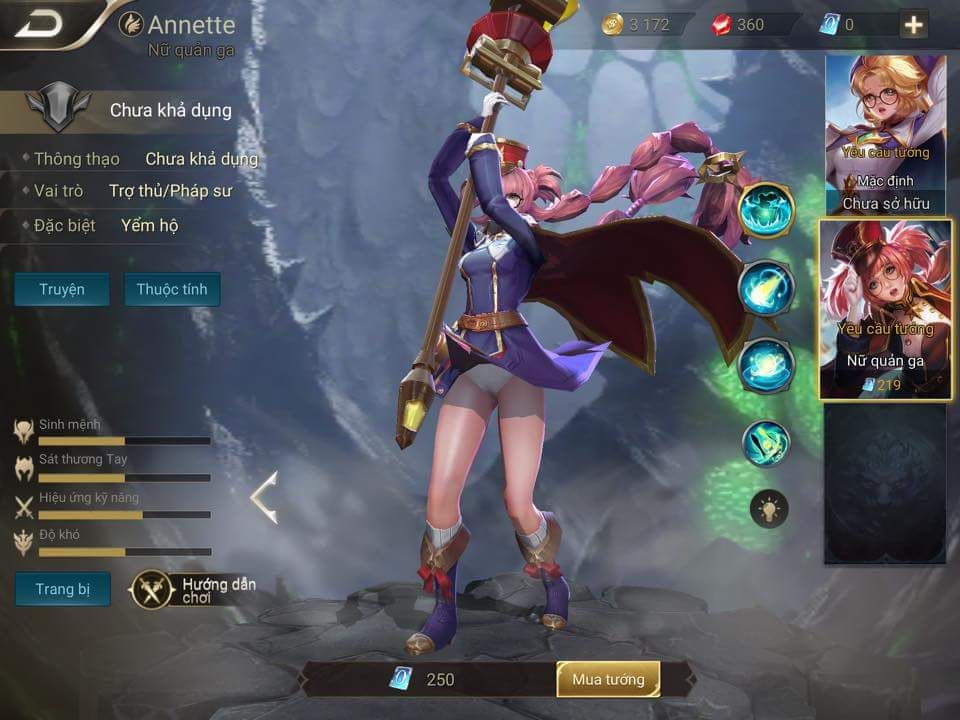960x720 pixels.
Task: Open the Trang bị equipment button
Action: [62, 589]
